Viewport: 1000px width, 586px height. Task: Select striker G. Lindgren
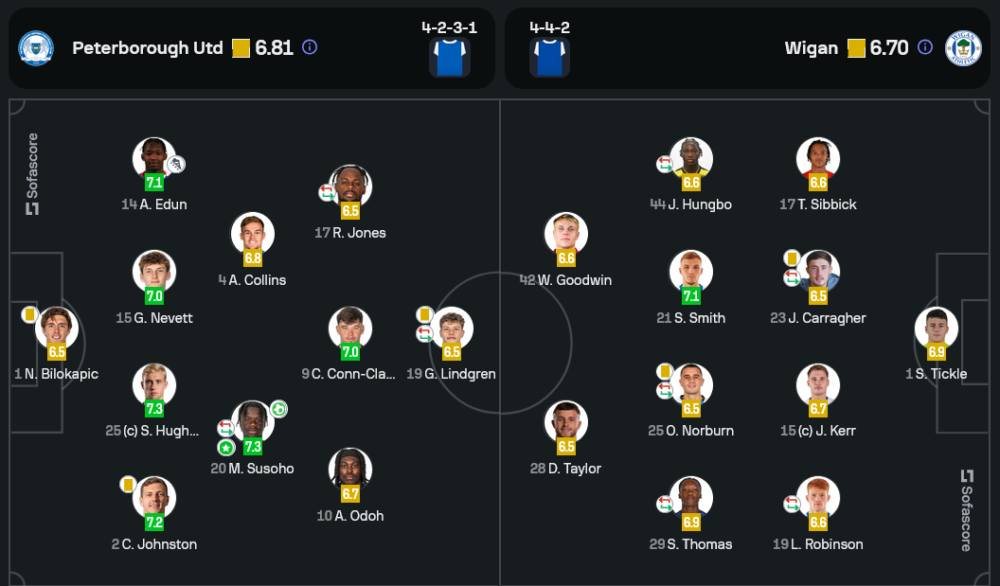pyautogui.click(x=451, y=330)
